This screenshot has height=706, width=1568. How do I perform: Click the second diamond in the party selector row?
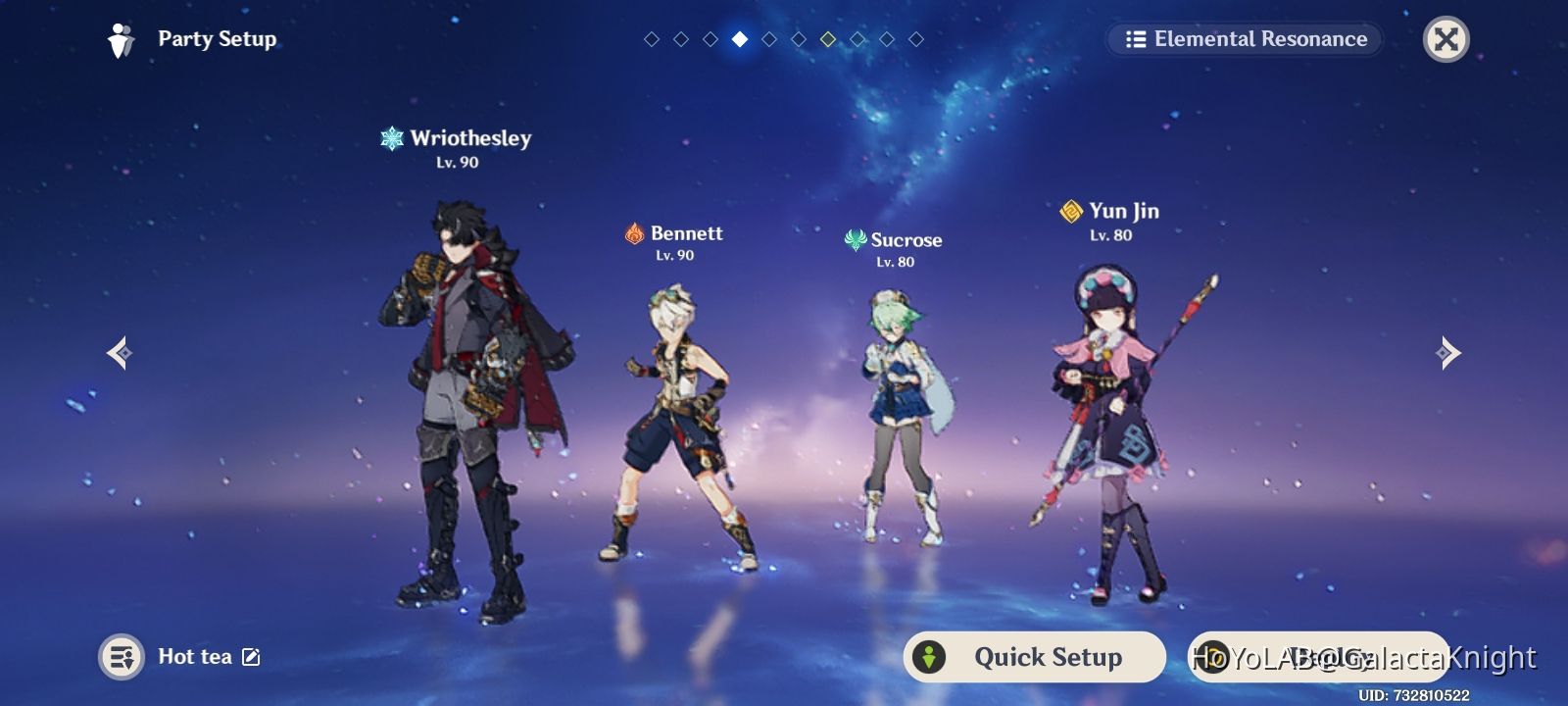(x=680, y=39)
